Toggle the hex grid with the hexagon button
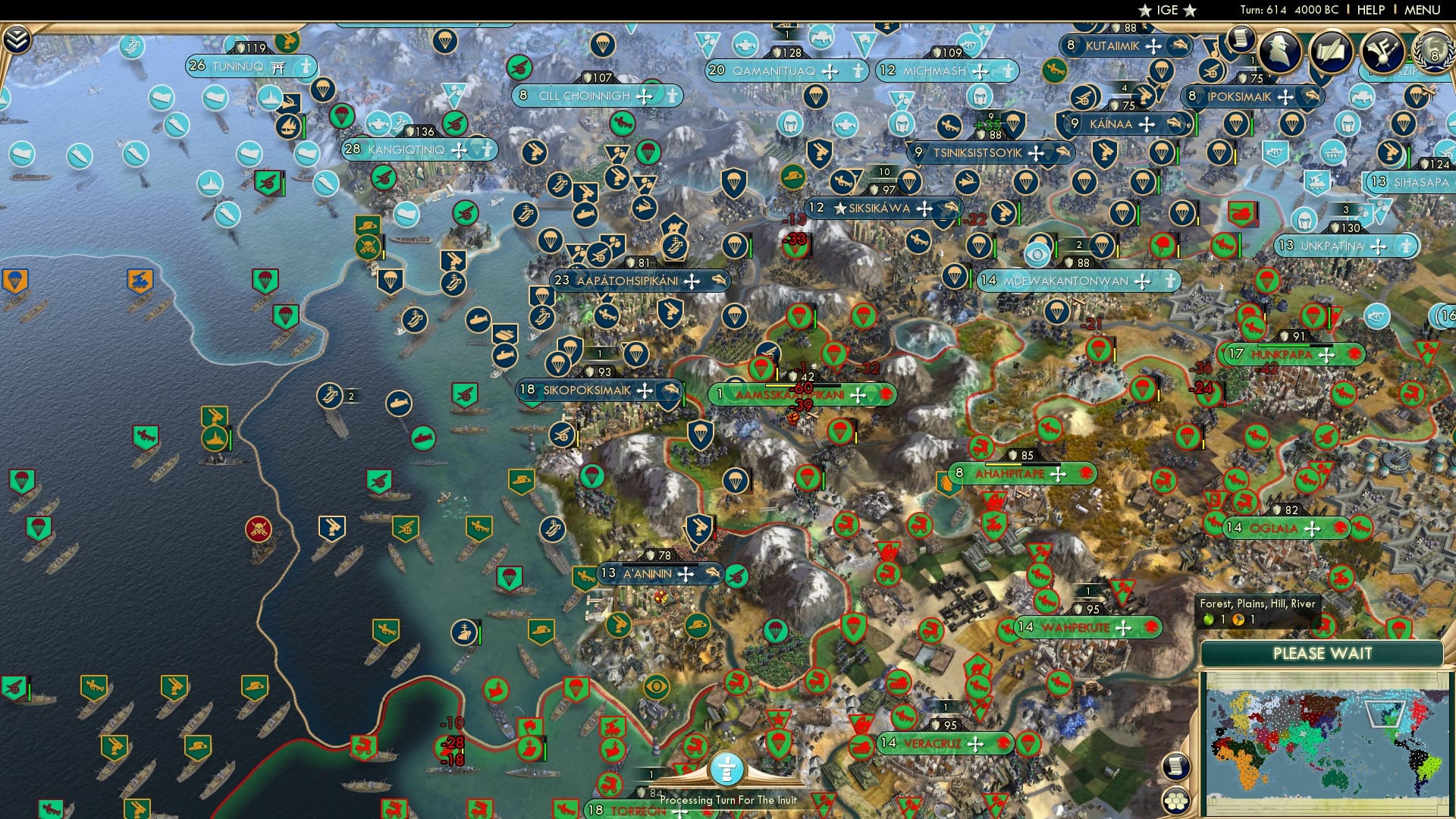 1176,801
